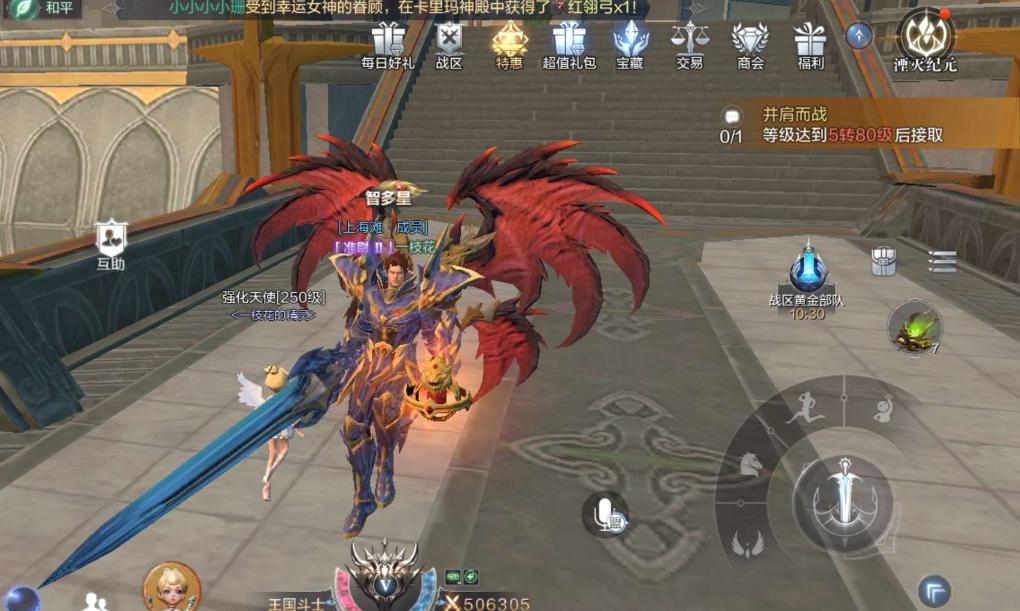Tap the main sword attack button

843,493
